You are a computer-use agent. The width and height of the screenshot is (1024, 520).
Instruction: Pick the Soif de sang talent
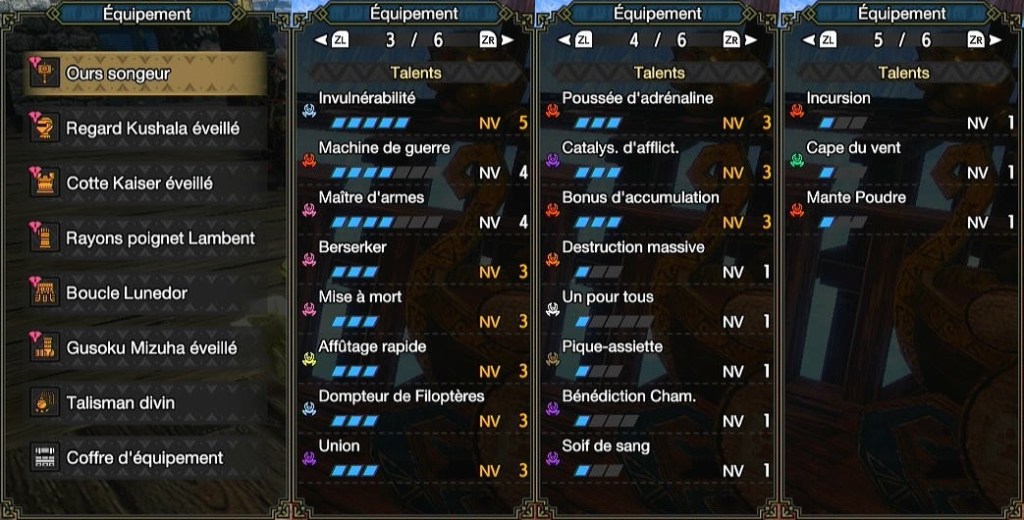[658, 458]
